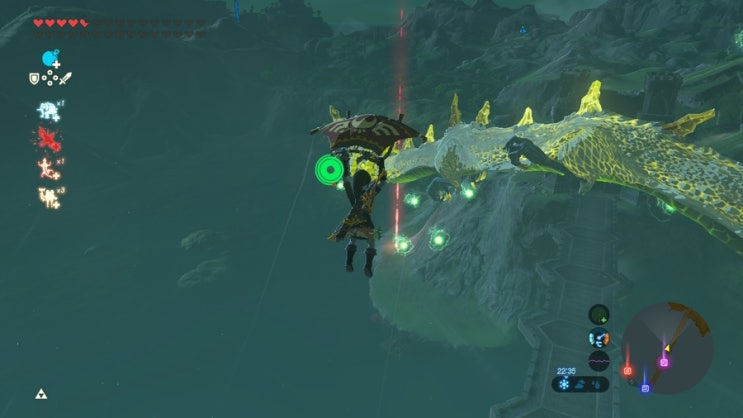
Task: Click the white Triforce icon
Action: pyautogui.click(x=42, y=394)
